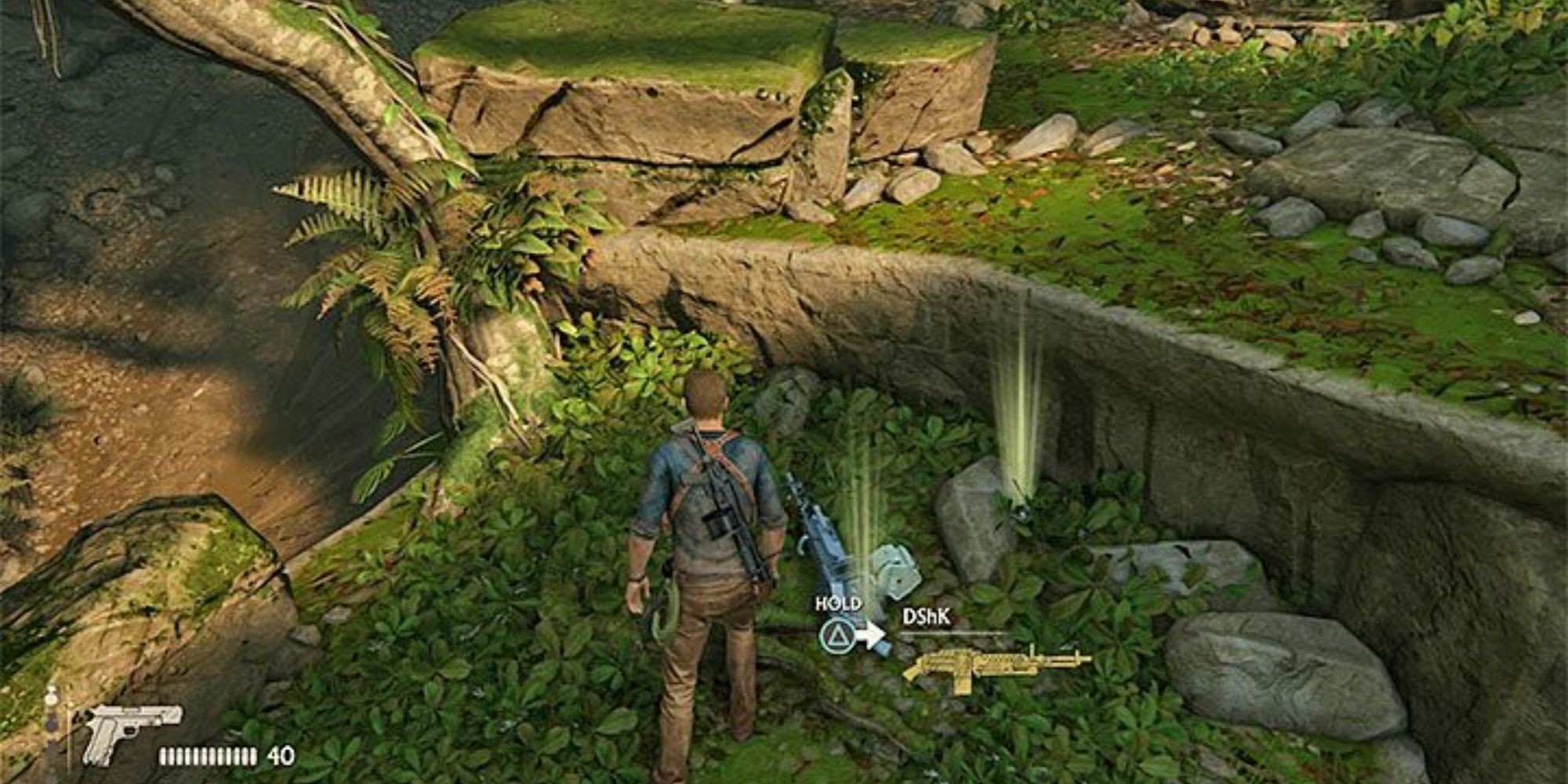Viewport: 1568px width, 784px height.
Task: Click the DShK weapon name label
Action: (927, 616)
